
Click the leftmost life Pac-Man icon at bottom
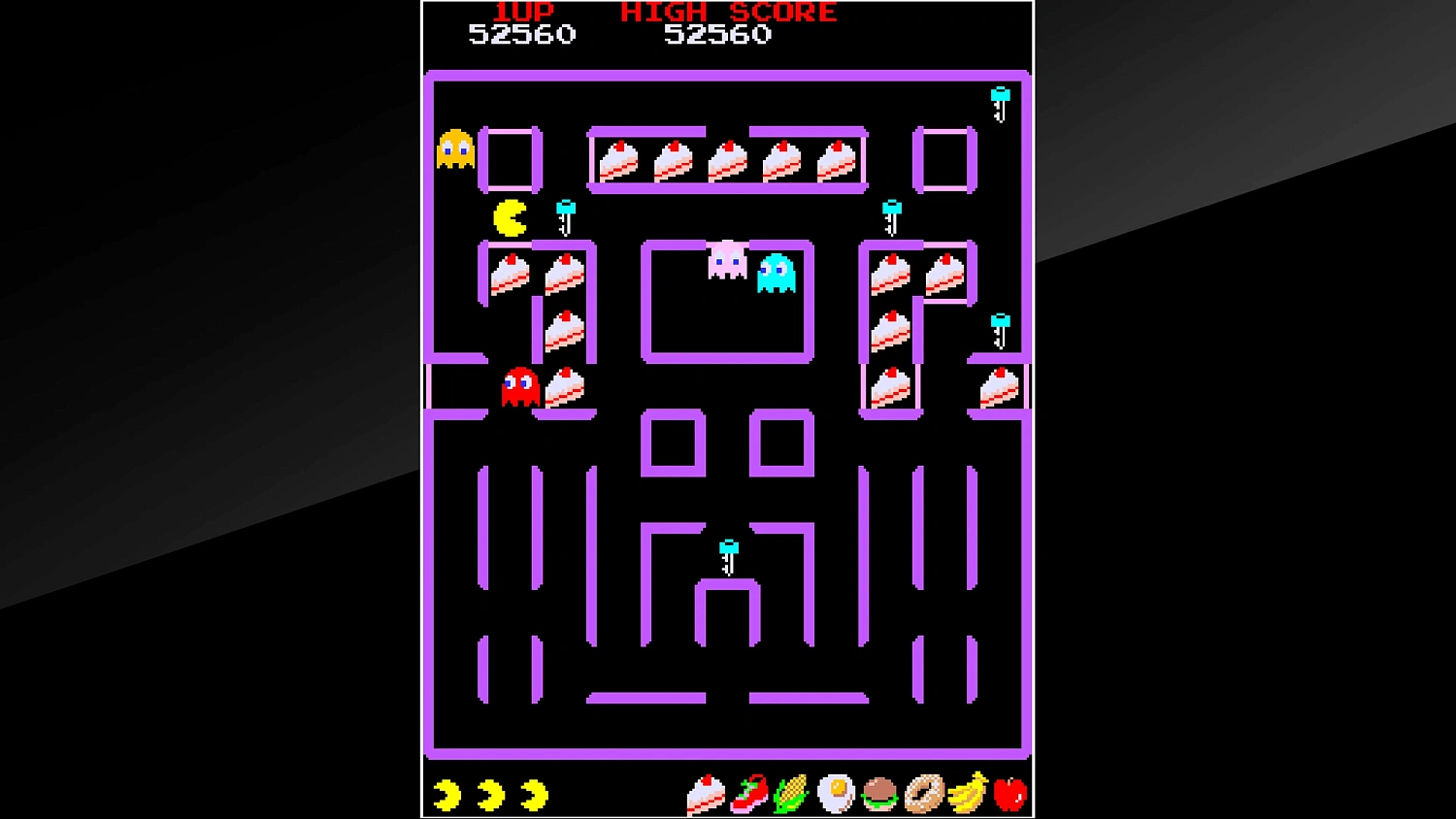(447, 793)
